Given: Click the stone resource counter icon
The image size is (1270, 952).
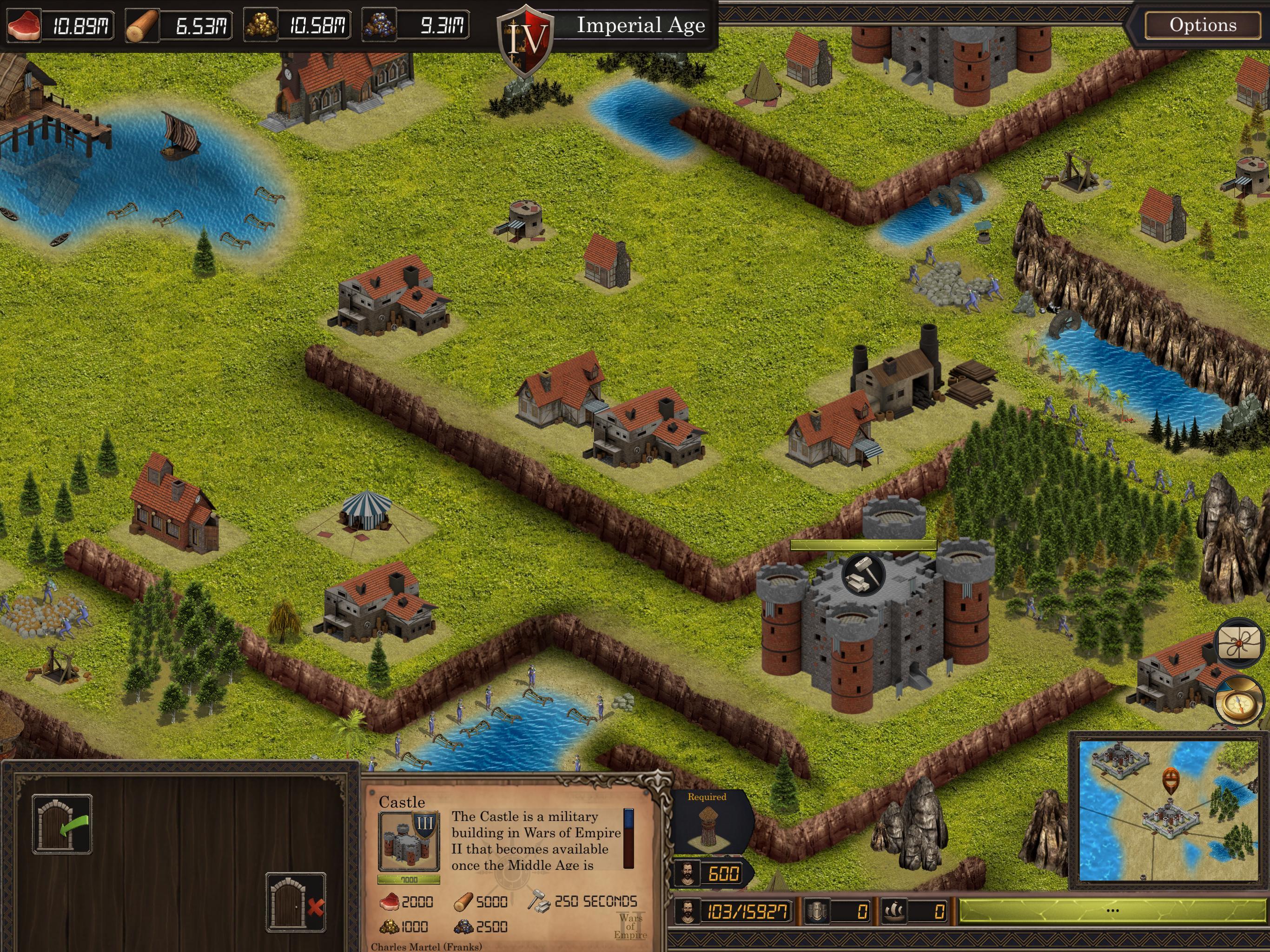Looking at the screenshot, I should tap(379, 25).
